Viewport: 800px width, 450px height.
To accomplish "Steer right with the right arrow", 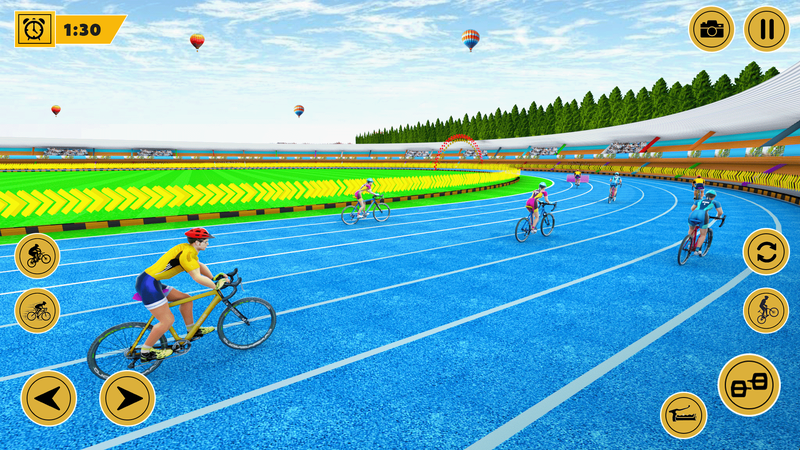I will point(128,398).
